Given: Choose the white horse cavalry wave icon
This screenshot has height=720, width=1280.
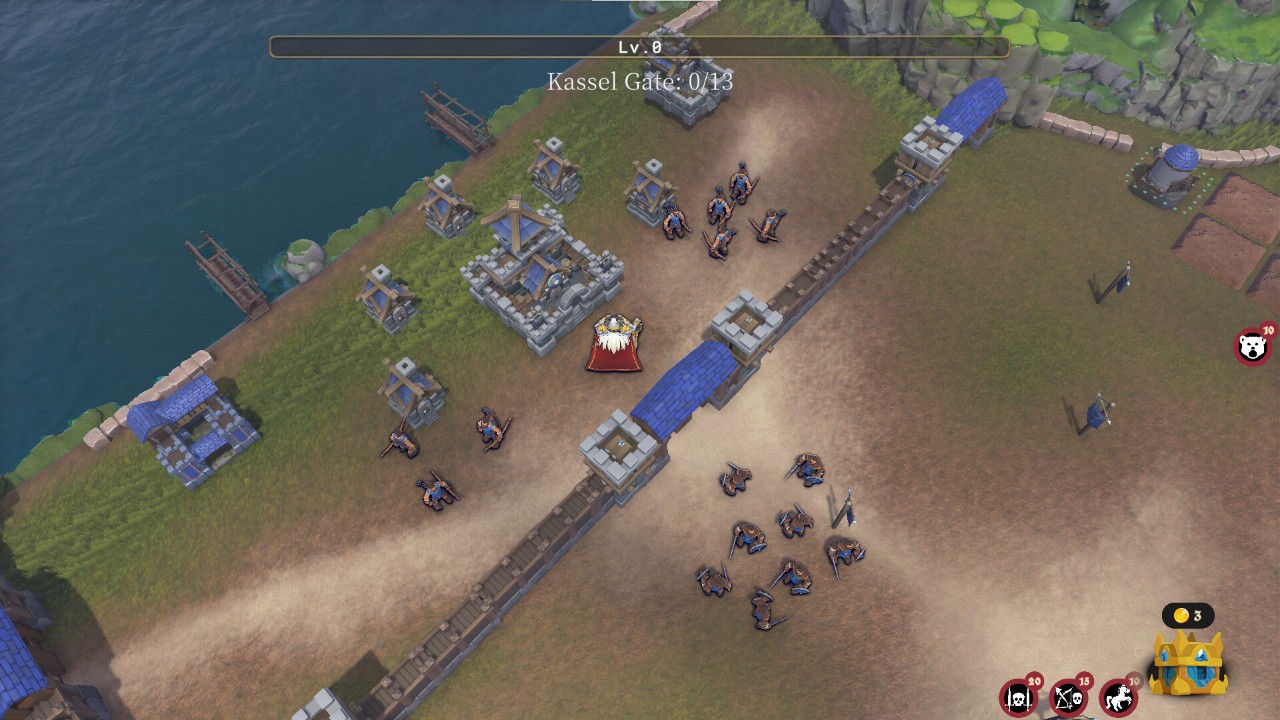Looking at the screenshot, I should tap(1118, 697).
